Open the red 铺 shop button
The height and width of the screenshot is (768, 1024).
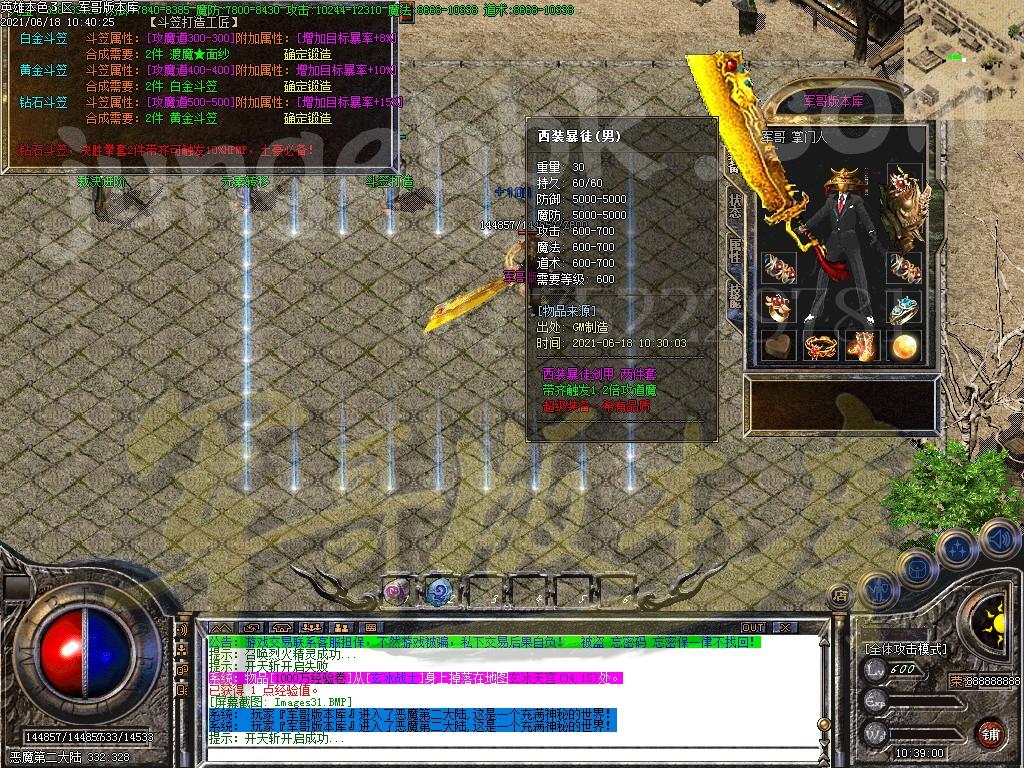pos(990,731)
